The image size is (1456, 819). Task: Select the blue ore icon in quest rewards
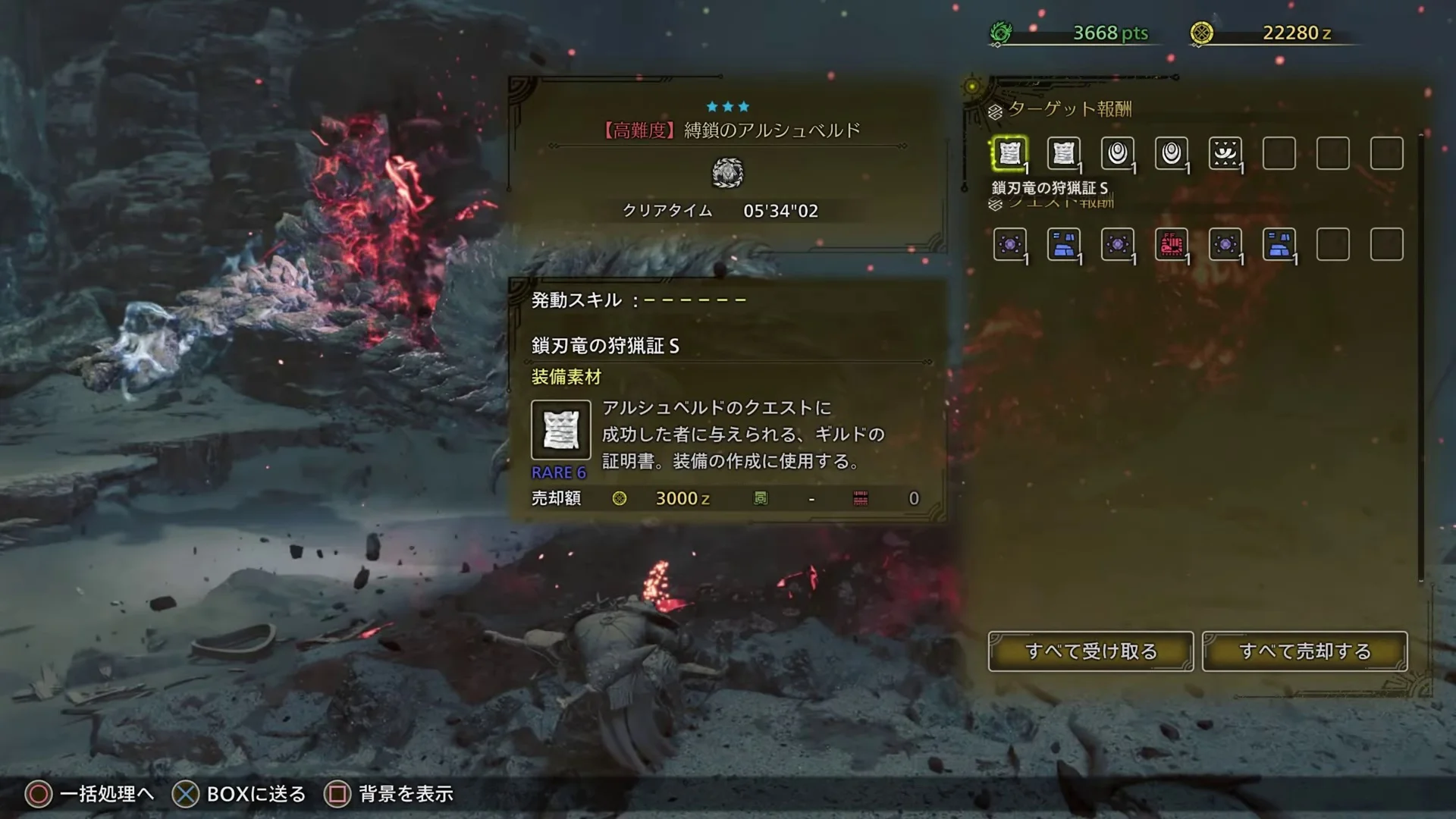tap(1063, 244)
